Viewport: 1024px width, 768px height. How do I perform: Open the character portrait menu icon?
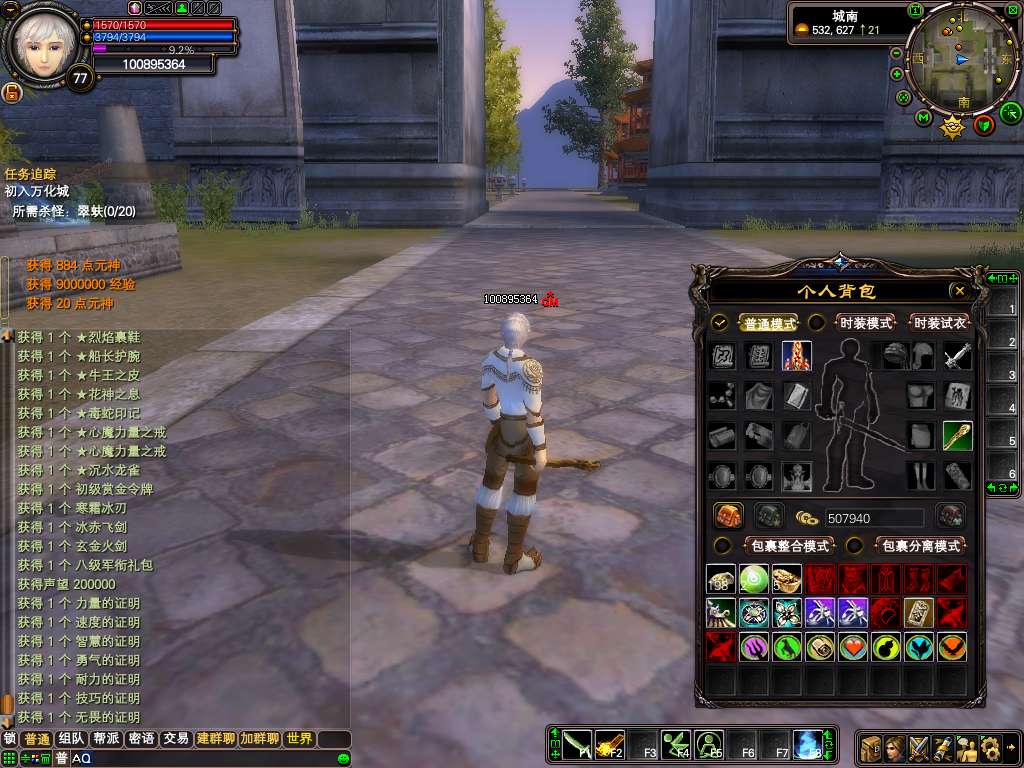point(895,747)
